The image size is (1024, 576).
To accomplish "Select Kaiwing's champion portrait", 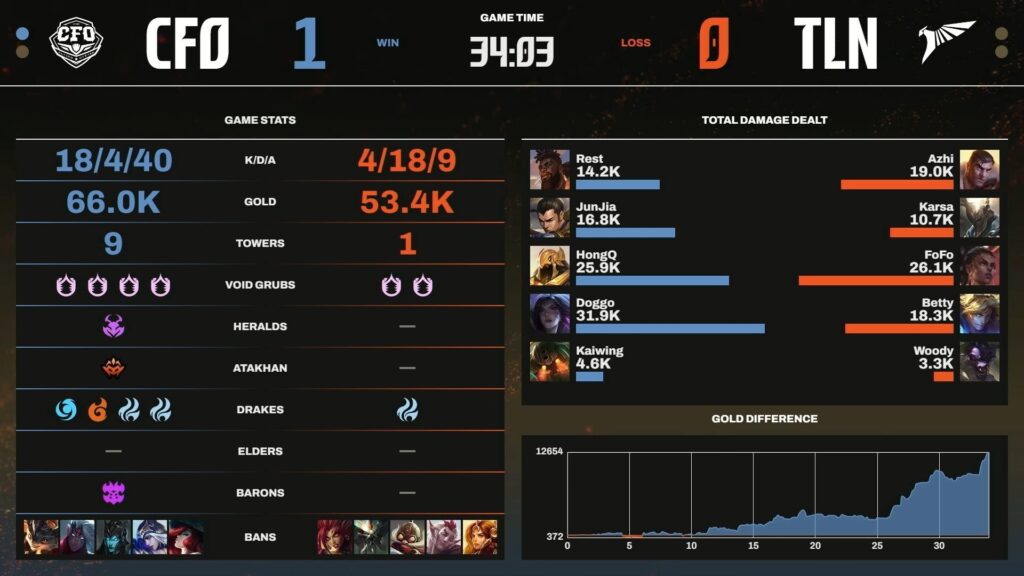I will [x=549, y=362].
